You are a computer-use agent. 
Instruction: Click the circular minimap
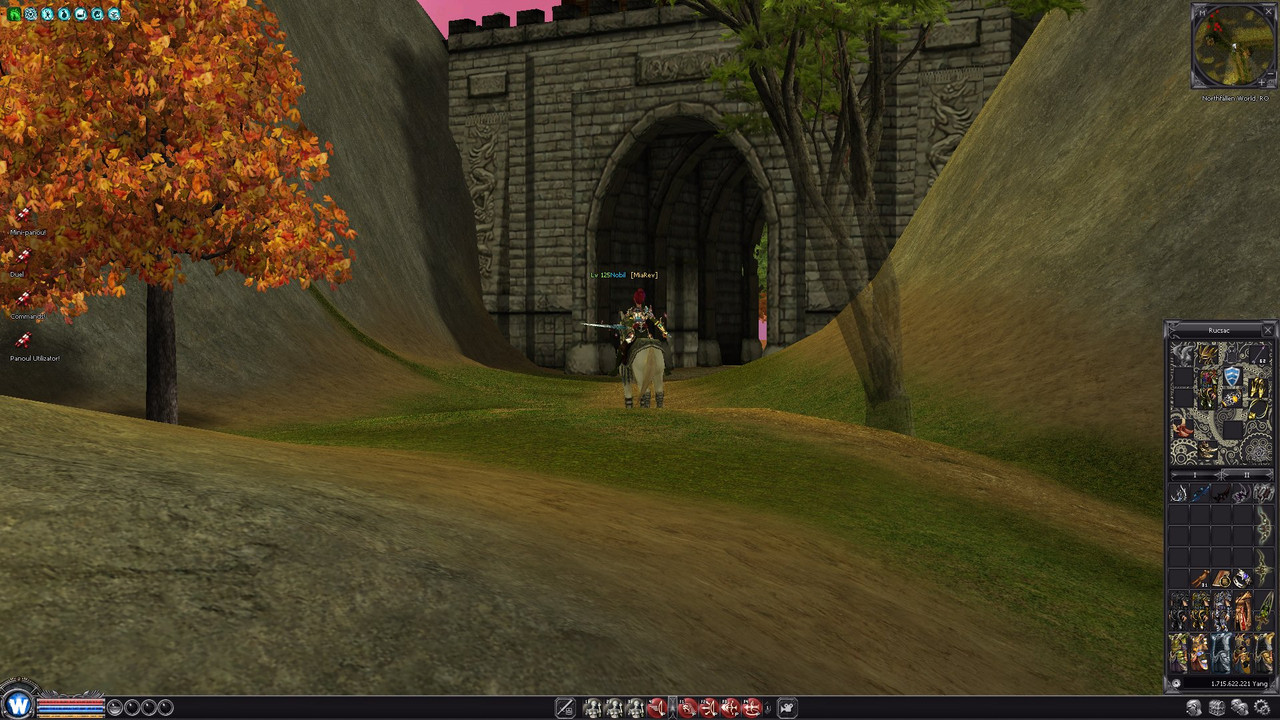(1233, 46)
